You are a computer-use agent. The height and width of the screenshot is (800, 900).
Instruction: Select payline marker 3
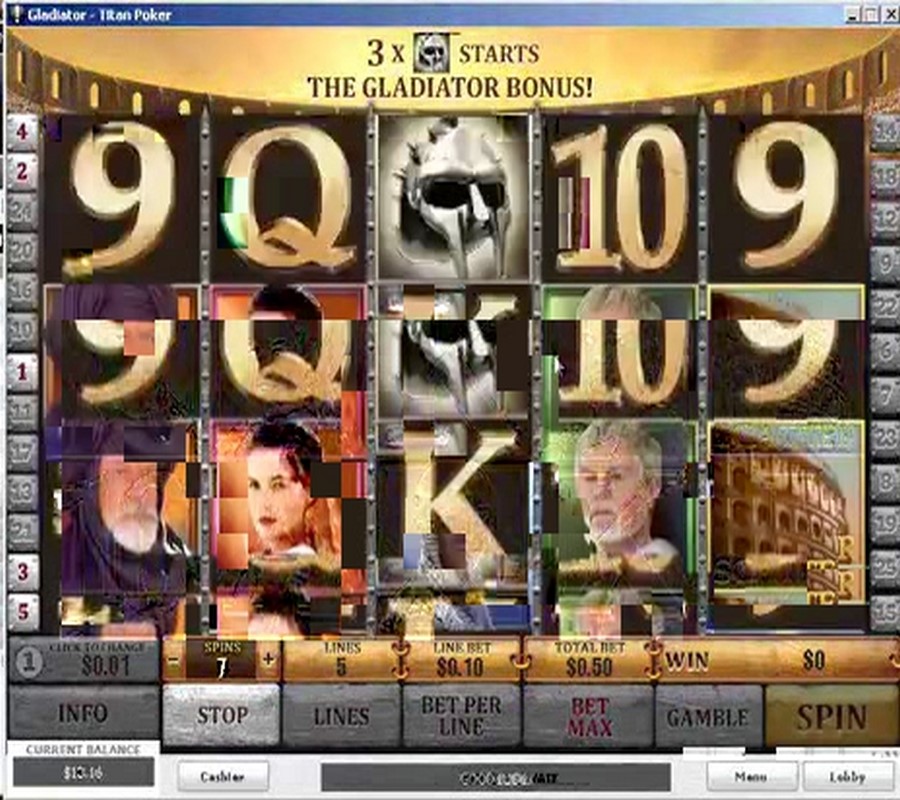point(22,571)
